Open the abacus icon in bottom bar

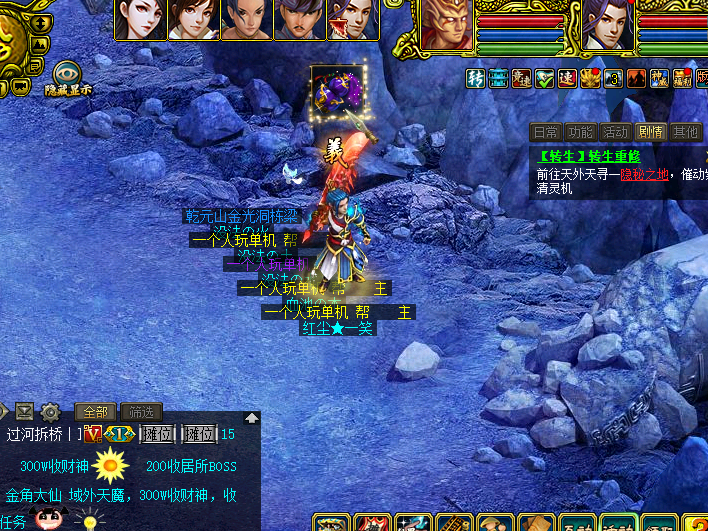coord(455,523)
